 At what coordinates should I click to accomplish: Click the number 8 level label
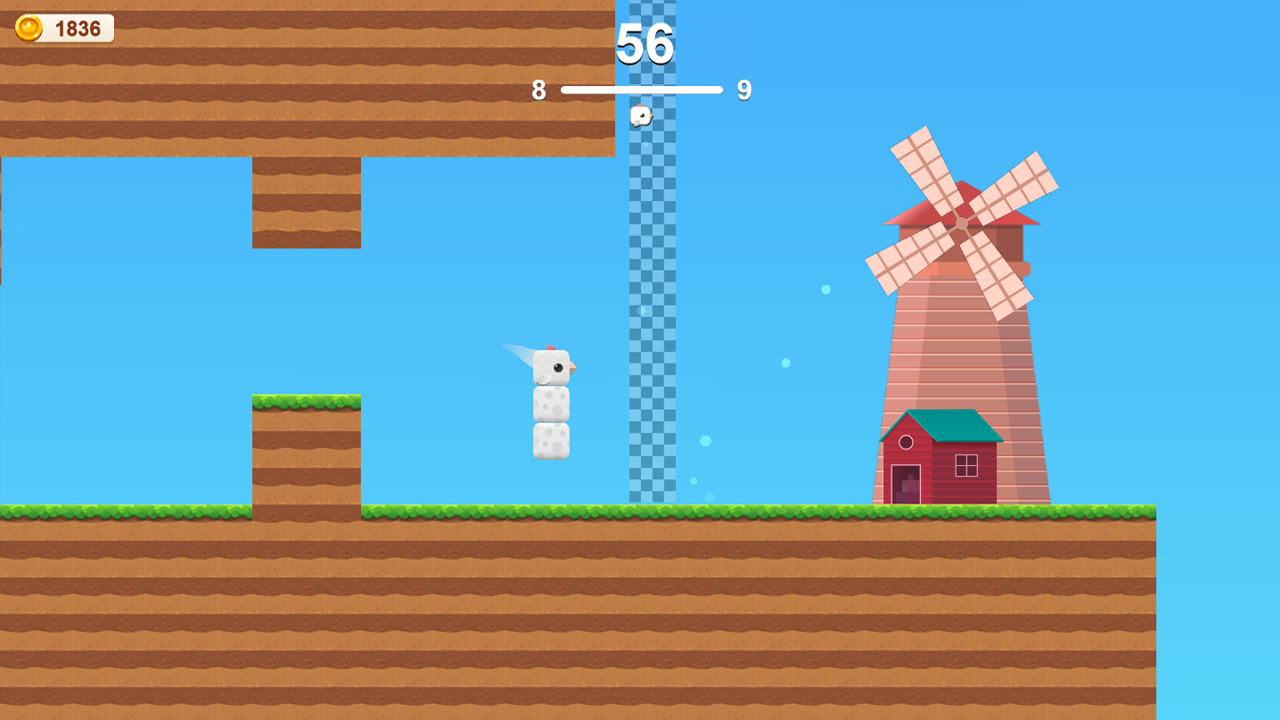pyautogui.click(x=540, y=90)
